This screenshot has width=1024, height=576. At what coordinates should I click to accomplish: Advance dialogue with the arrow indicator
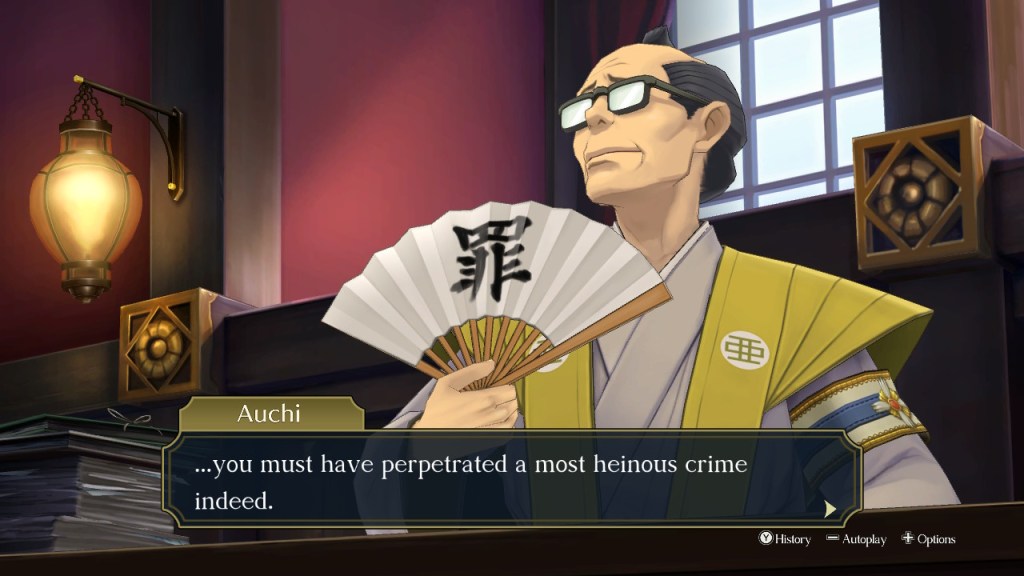829,509
